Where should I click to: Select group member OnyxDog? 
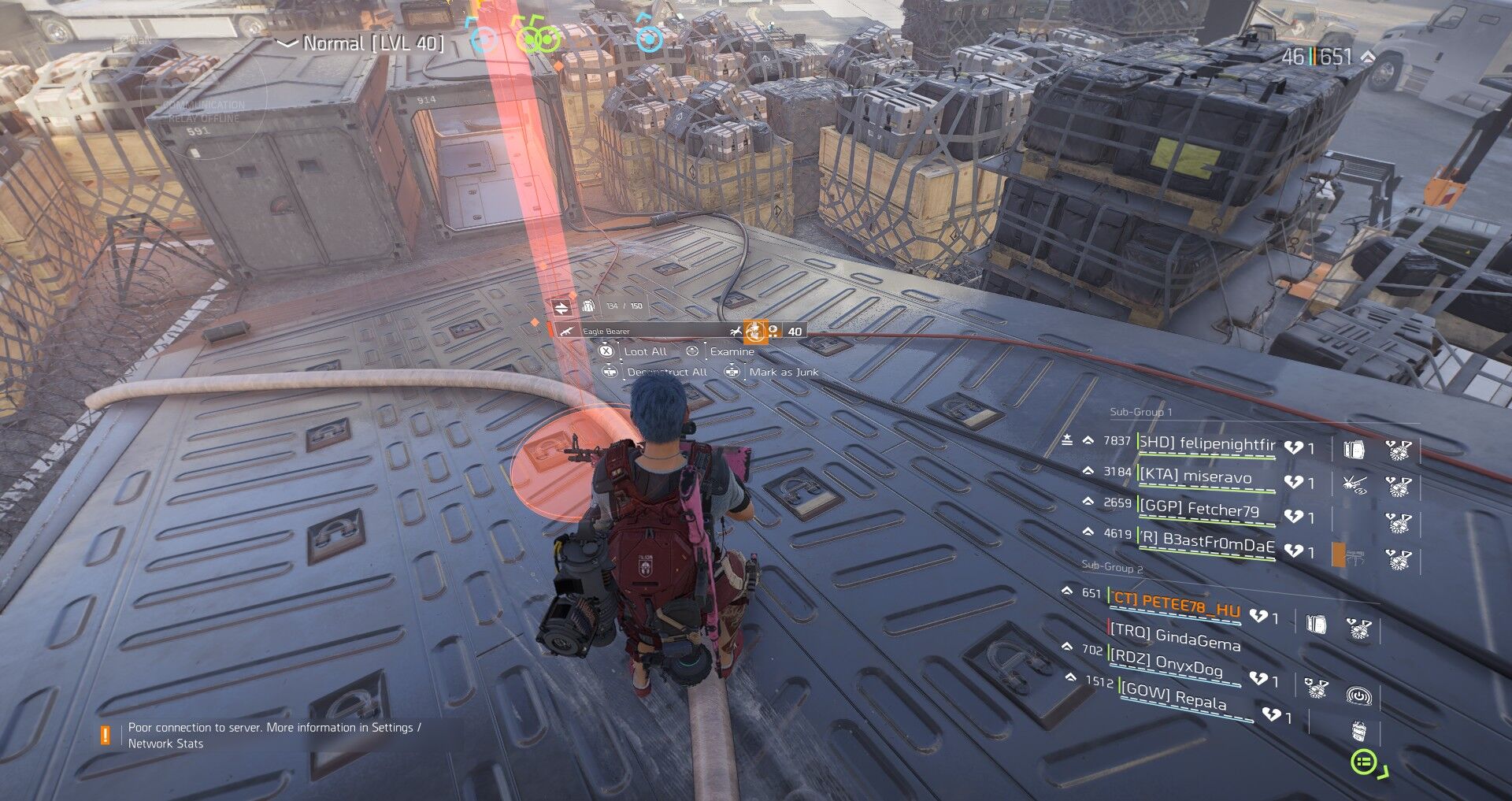1165,663
